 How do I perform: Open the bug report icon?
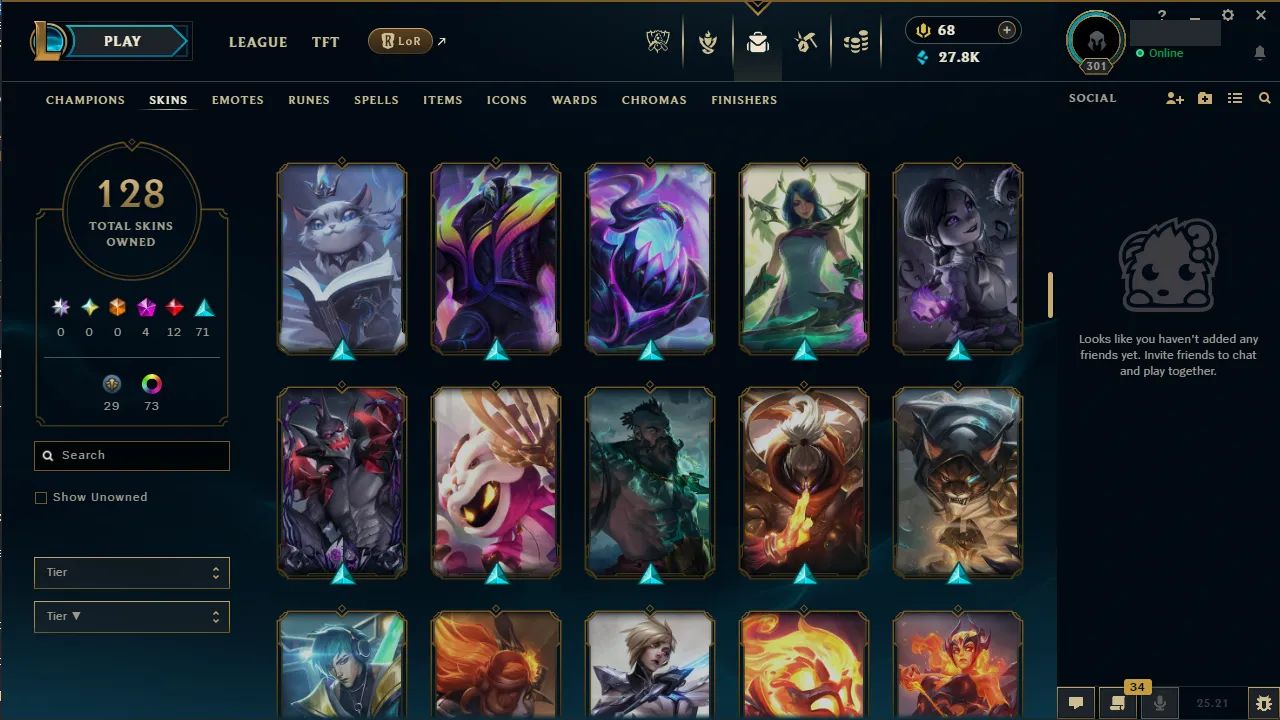[1262, 703]
